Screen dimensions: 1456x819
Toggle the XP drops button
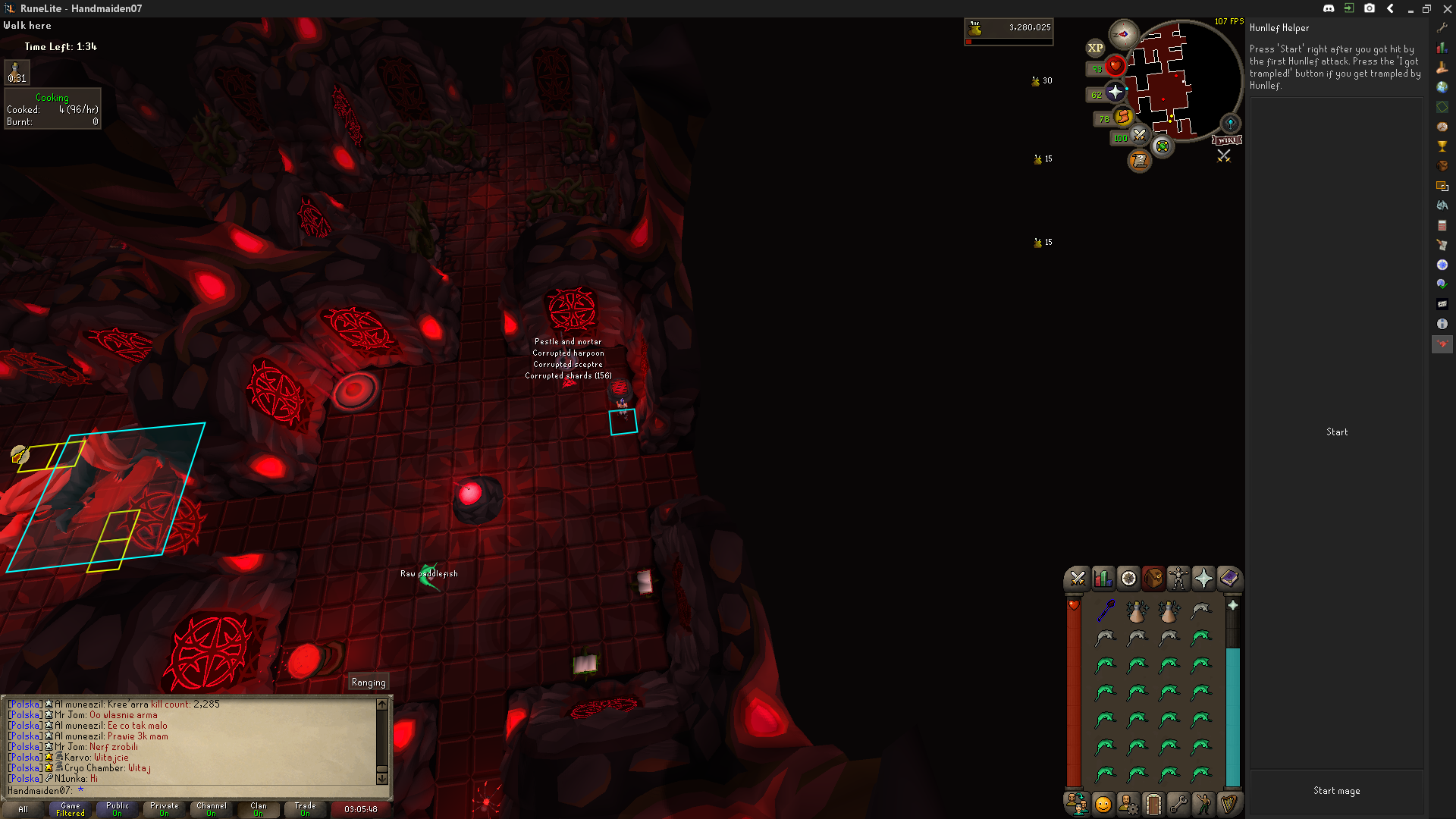pos(1095,48)
